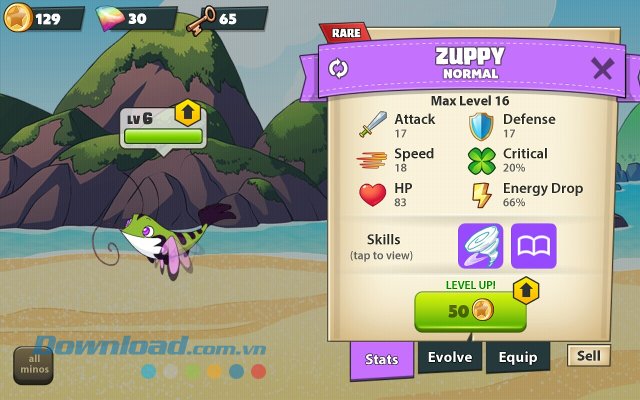Select the Stats tab

382,359
